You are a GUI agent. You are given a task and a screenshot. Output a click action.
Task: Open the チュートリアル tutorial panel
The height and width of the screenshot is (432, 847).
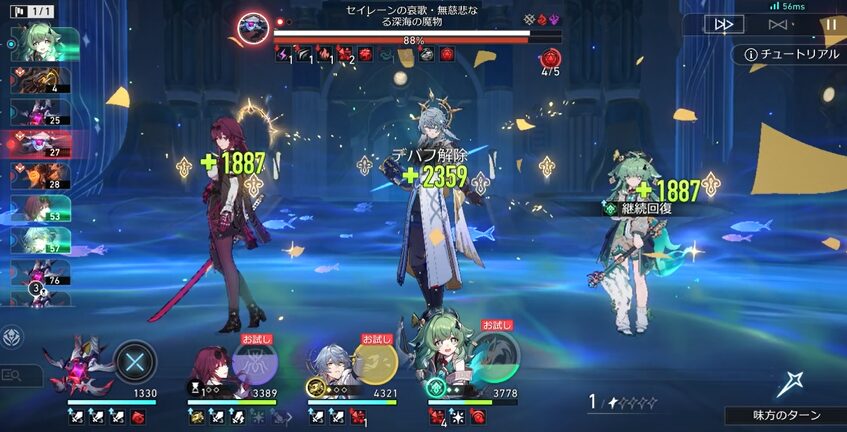(x=790, y=54)
